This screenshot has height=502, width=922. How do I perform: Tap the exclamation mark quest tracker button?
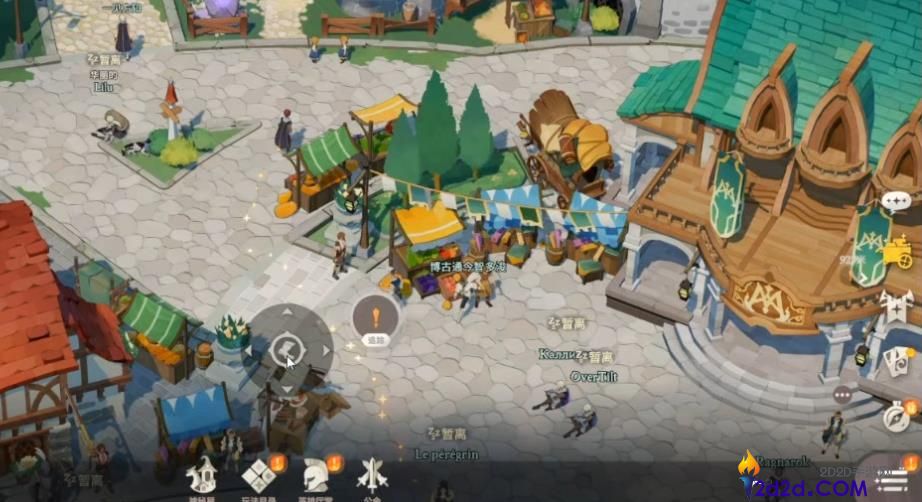click(376, 320)
